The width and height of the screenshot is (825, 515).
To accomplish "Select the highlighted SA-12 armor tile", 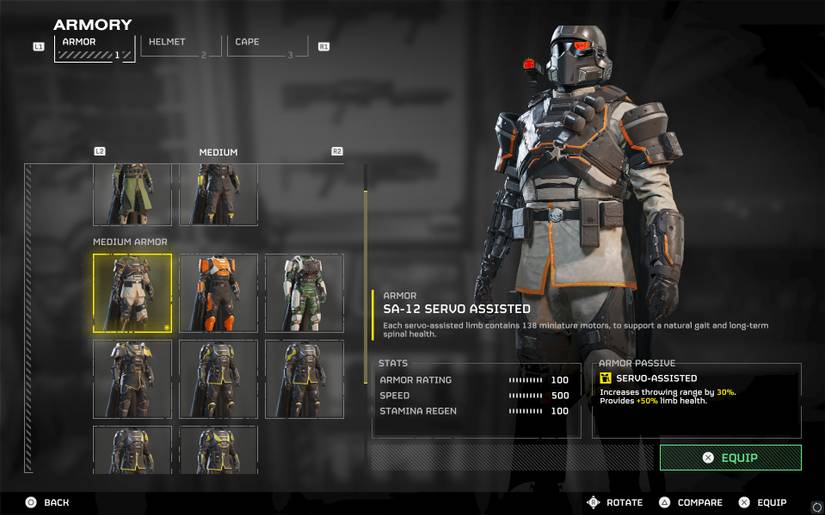I will click(132, 292).
